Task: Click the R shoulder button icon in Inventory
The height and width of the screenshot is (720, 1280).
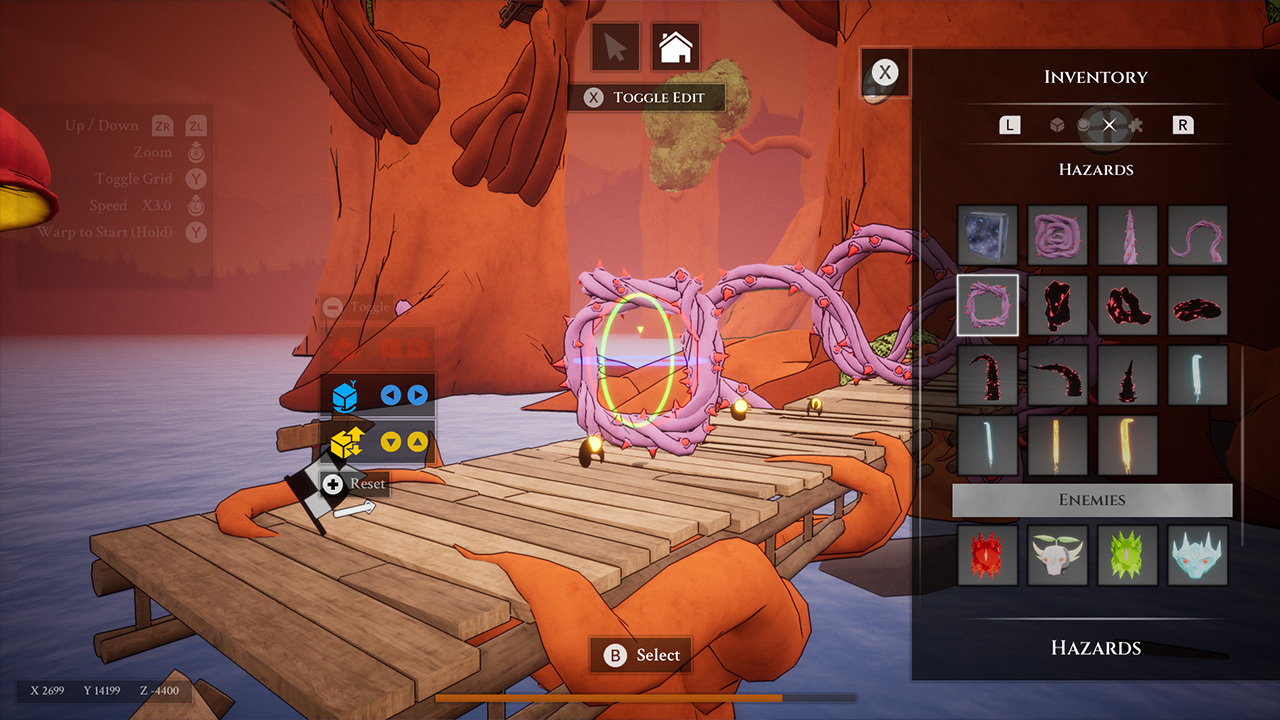Action: [1183, 124]
